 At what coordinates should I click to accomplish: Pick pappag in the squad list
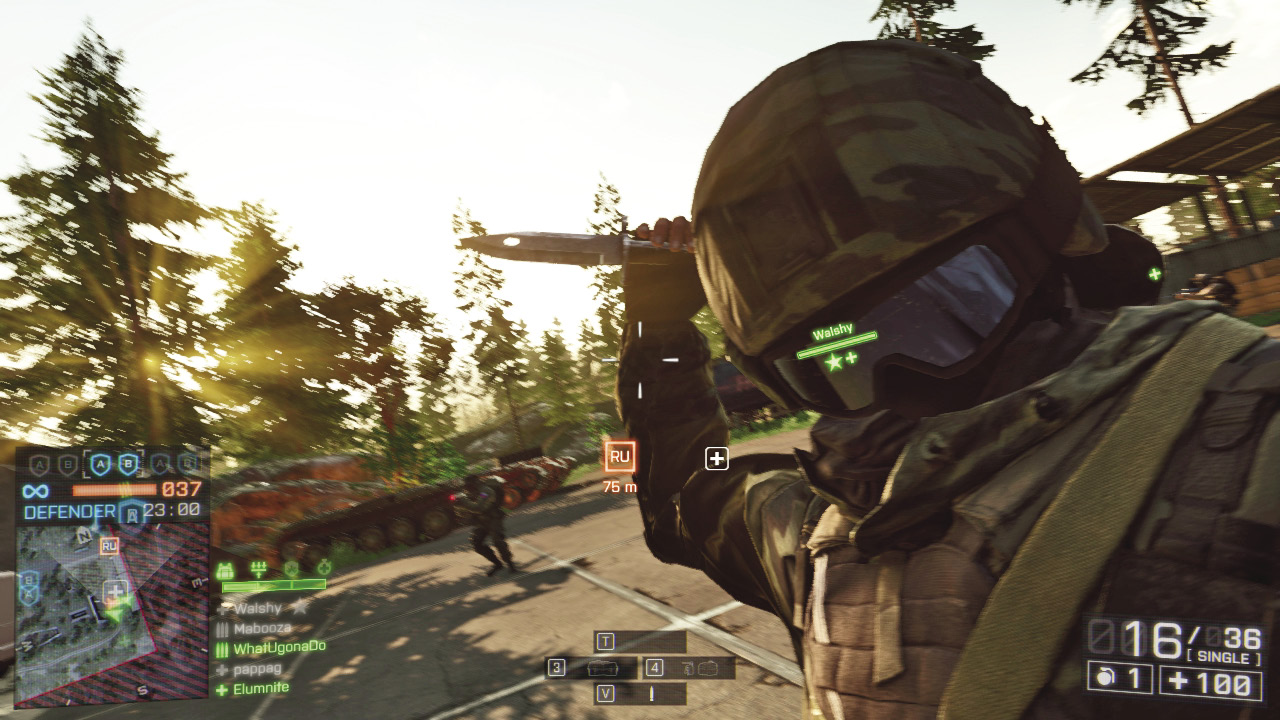click(x=257, y=668)
